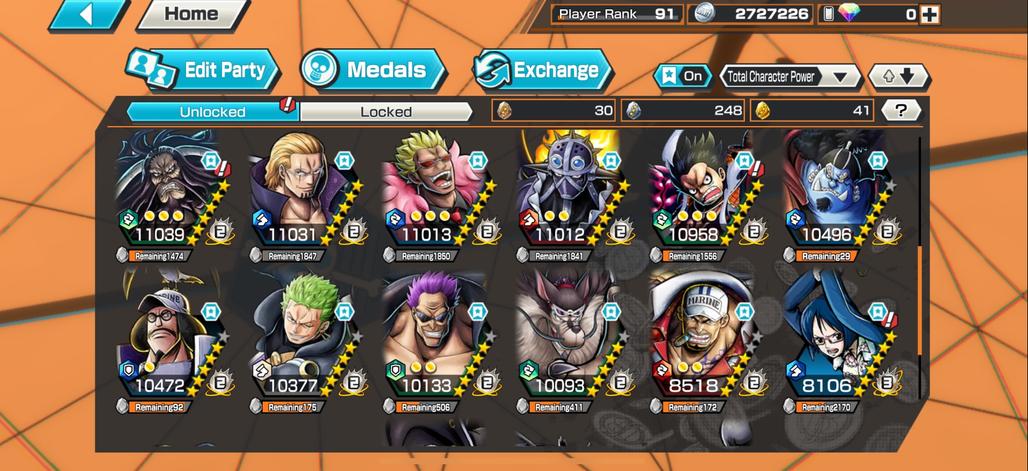1028x471 pixels.
Task: Open the Medals menu
Action: tap(372, 70)
